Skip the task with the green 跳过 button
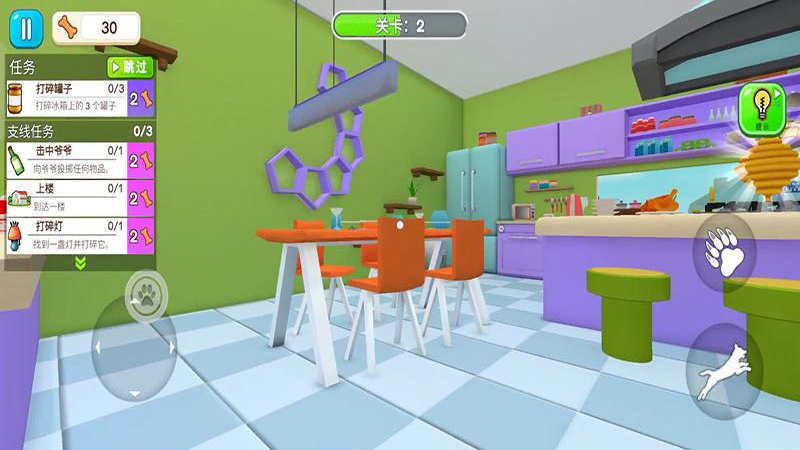Image resolution: width=800 pixels, height=450 pixels. click(x=131, y=68)
